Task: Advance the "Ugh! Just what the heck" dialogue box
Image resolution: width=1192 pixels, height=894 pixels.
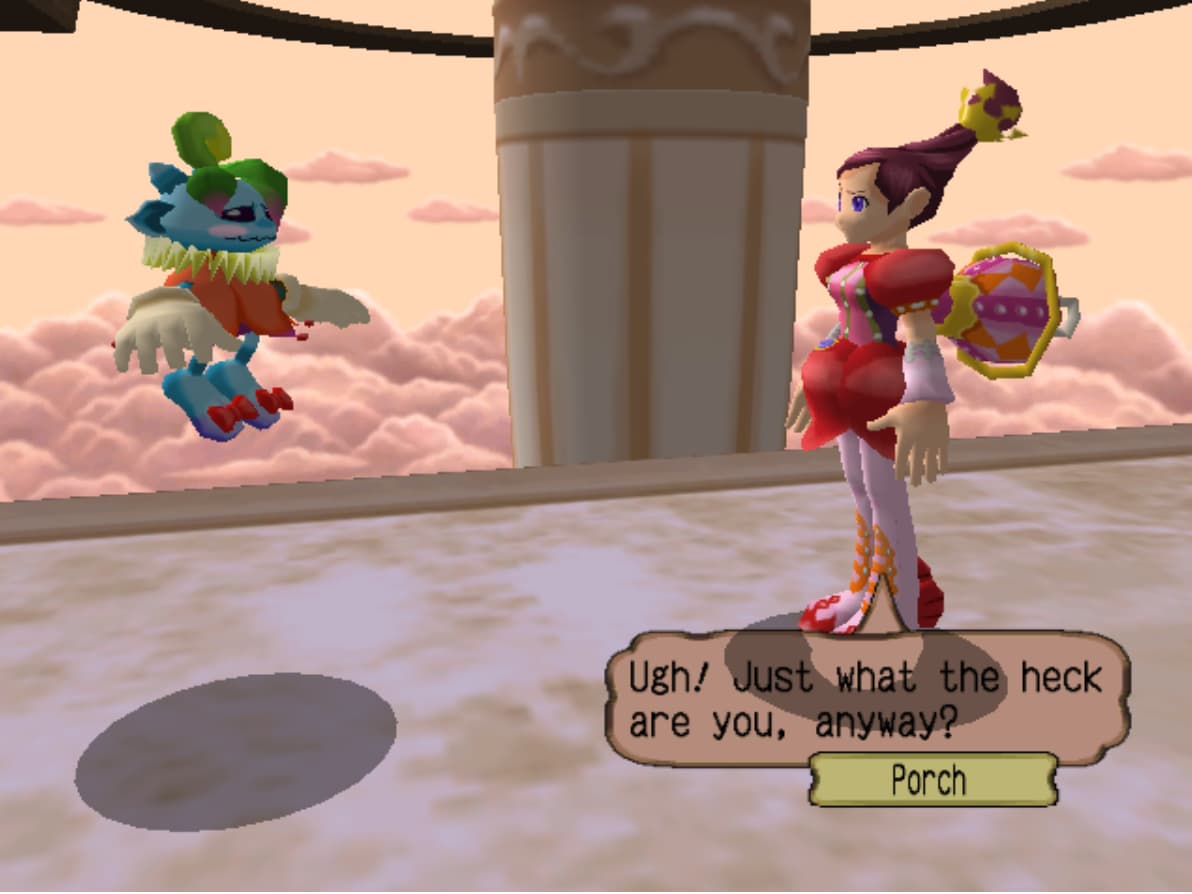Action: [x=866, y=699]
